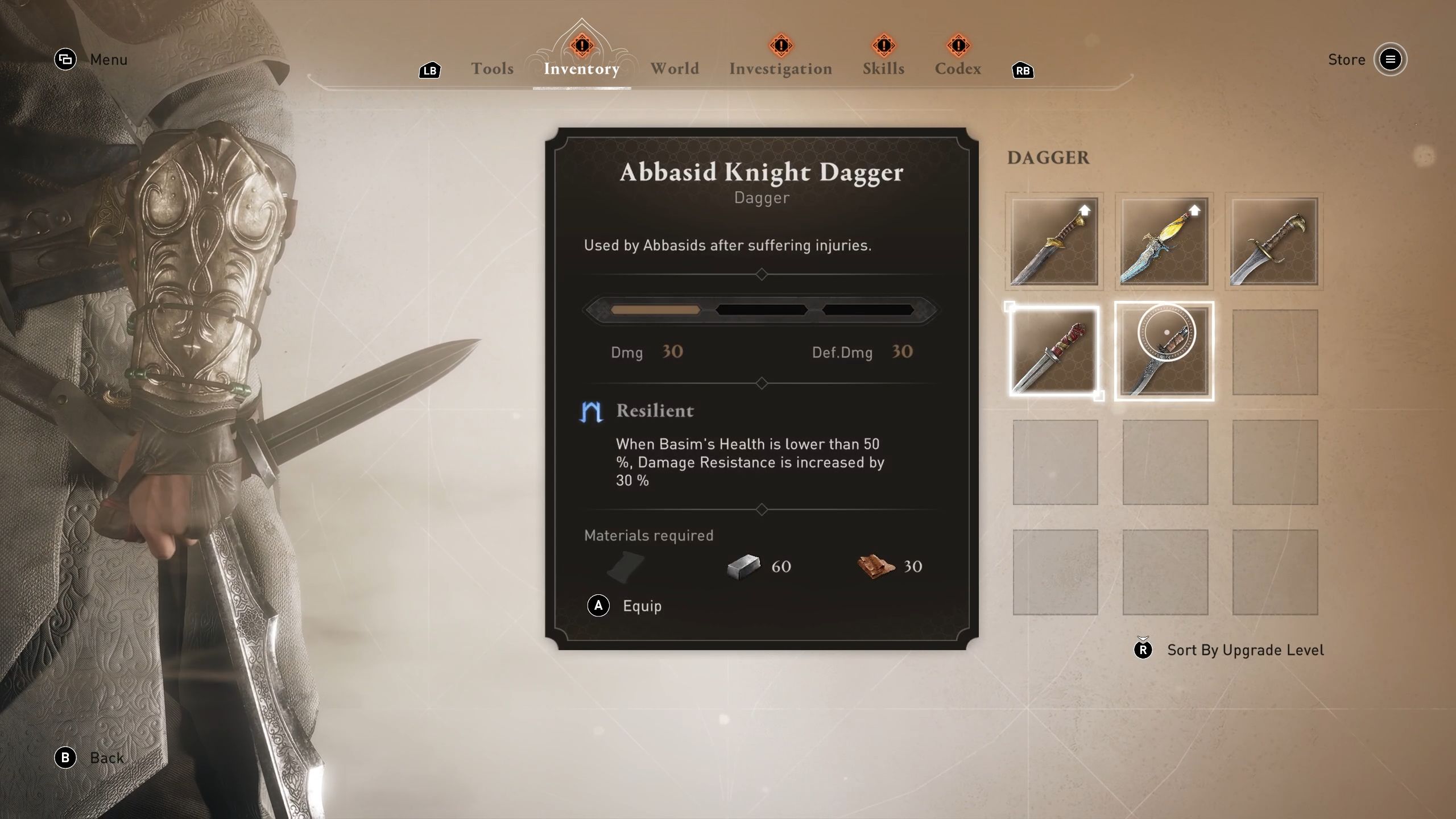This screenshot has height=819, width=1456.
Task: Click the Store menu icon top right
Action: point(1390,59)
